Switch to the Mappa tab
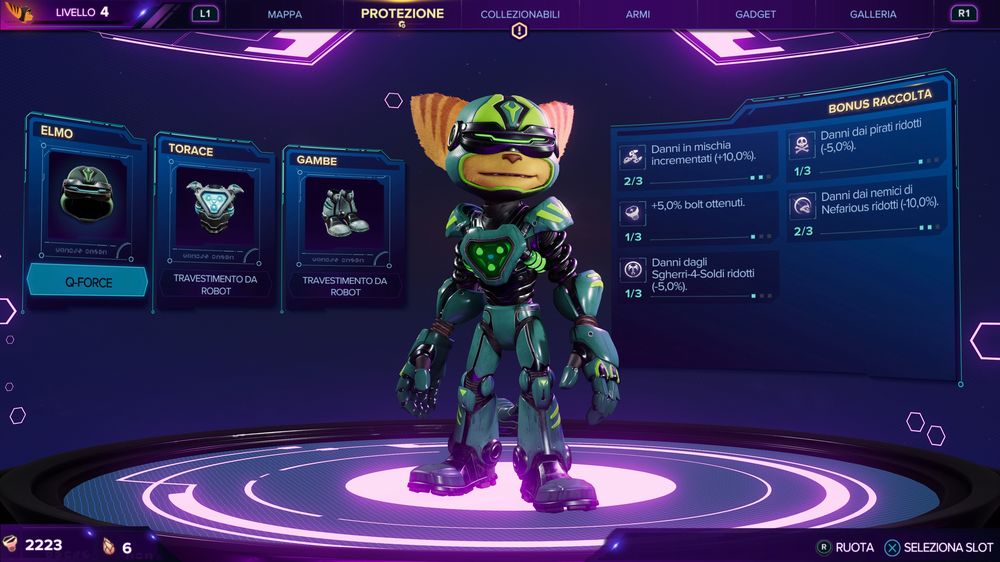 tap(285, 15)
